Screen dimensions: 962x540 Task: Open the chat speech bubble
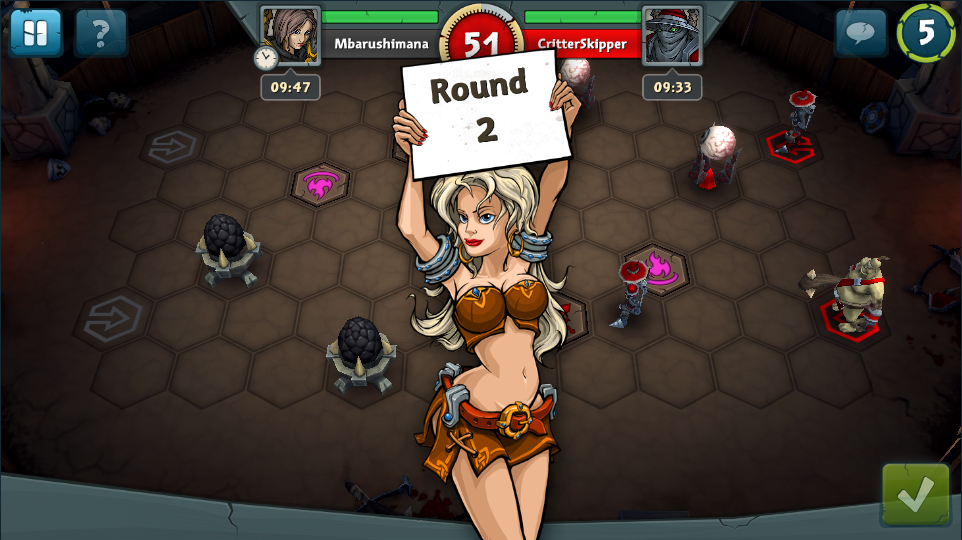tap(861, 33)
